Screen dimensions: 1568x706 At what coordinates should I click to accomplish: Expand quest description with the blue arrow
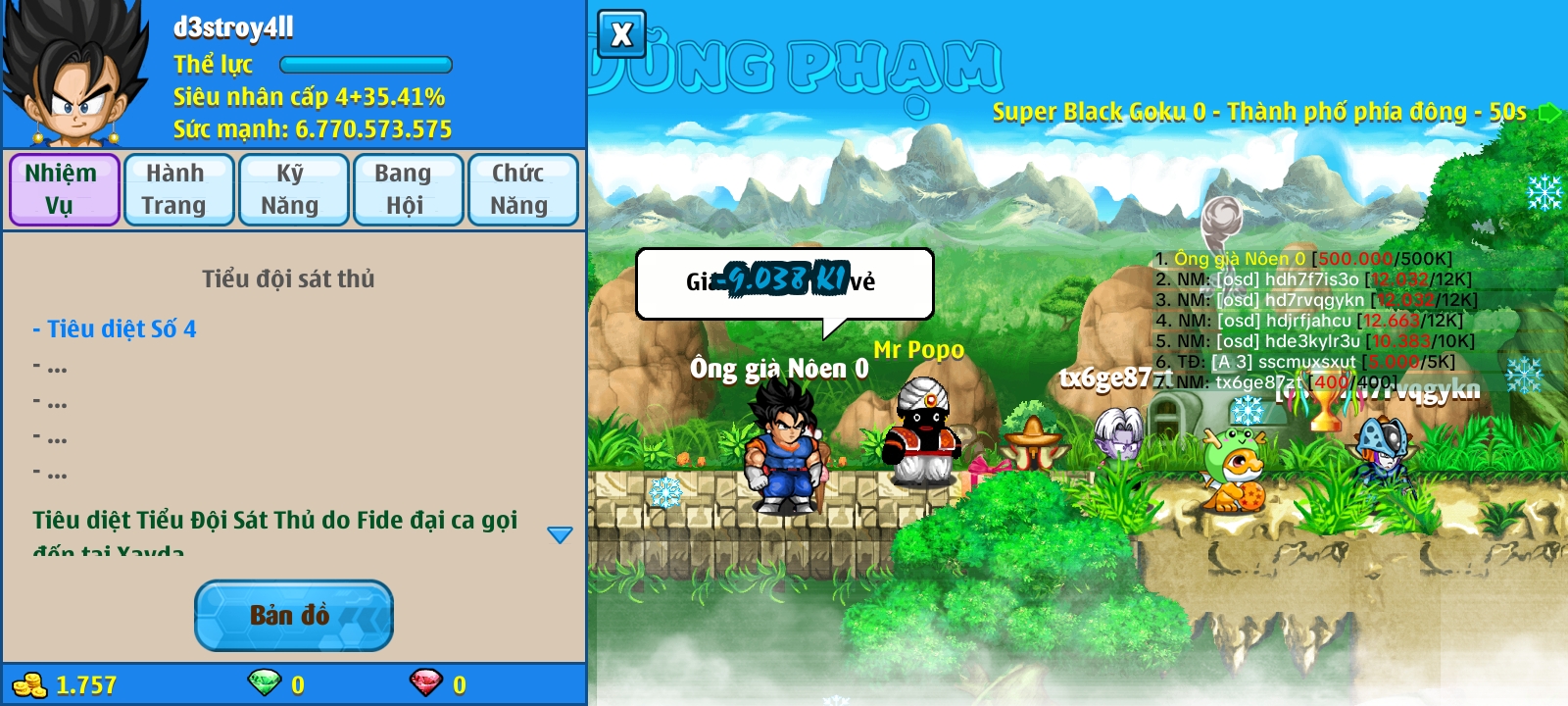tap(560, 534)
